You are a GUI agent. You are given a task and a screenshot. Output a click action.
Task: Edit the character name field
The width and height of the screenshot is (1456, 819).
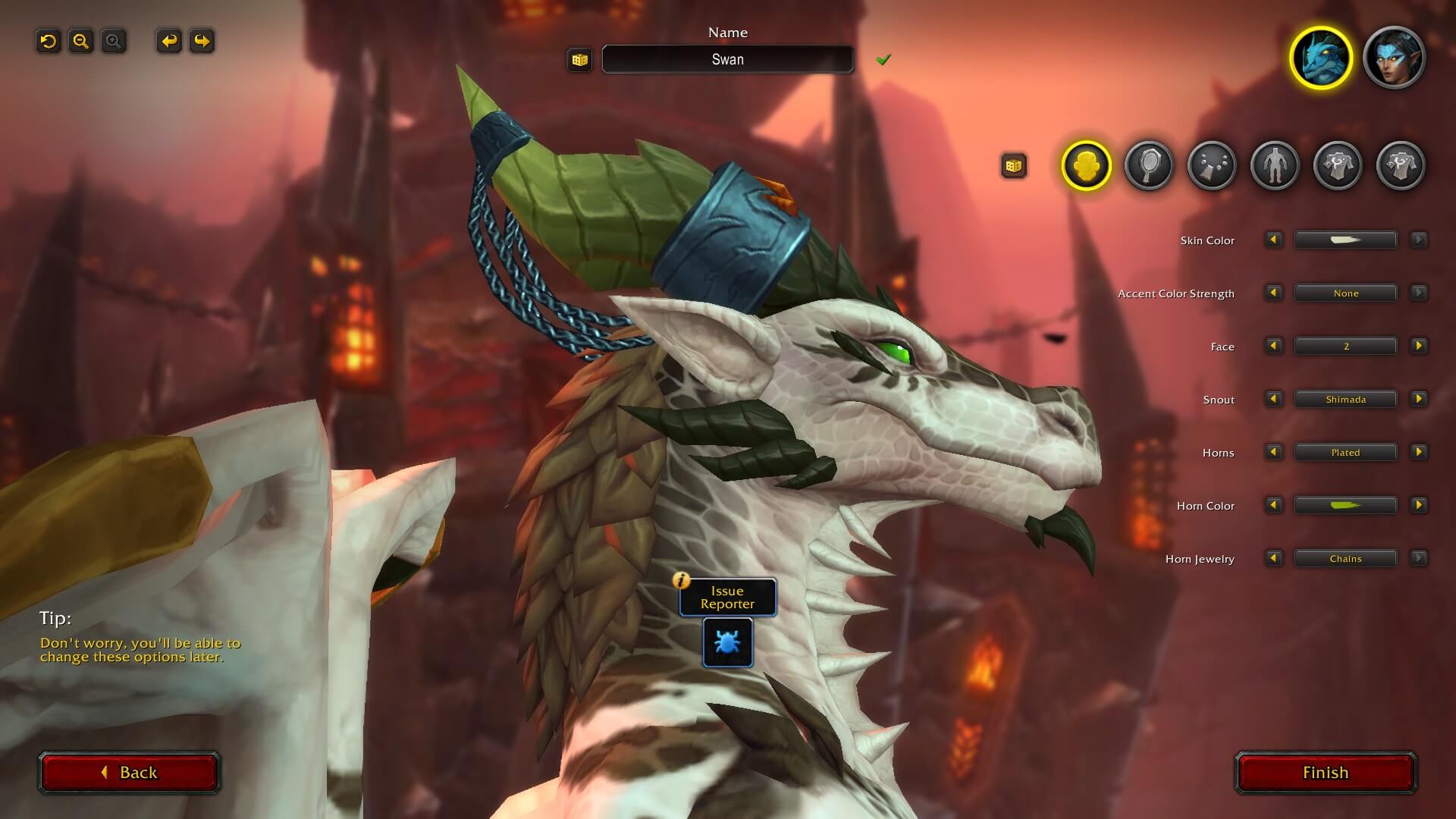727,60
